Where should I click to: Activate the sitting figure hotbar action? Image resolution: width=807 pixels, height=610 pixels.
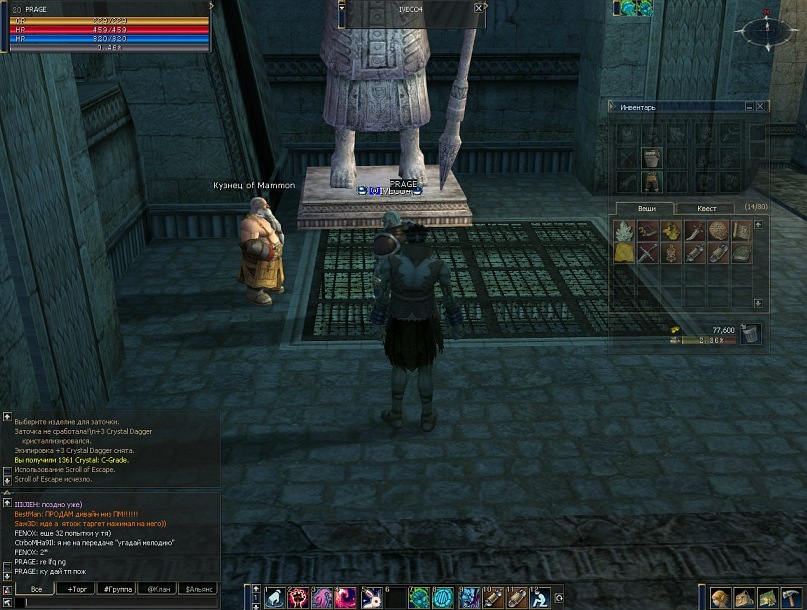(540, 598)
